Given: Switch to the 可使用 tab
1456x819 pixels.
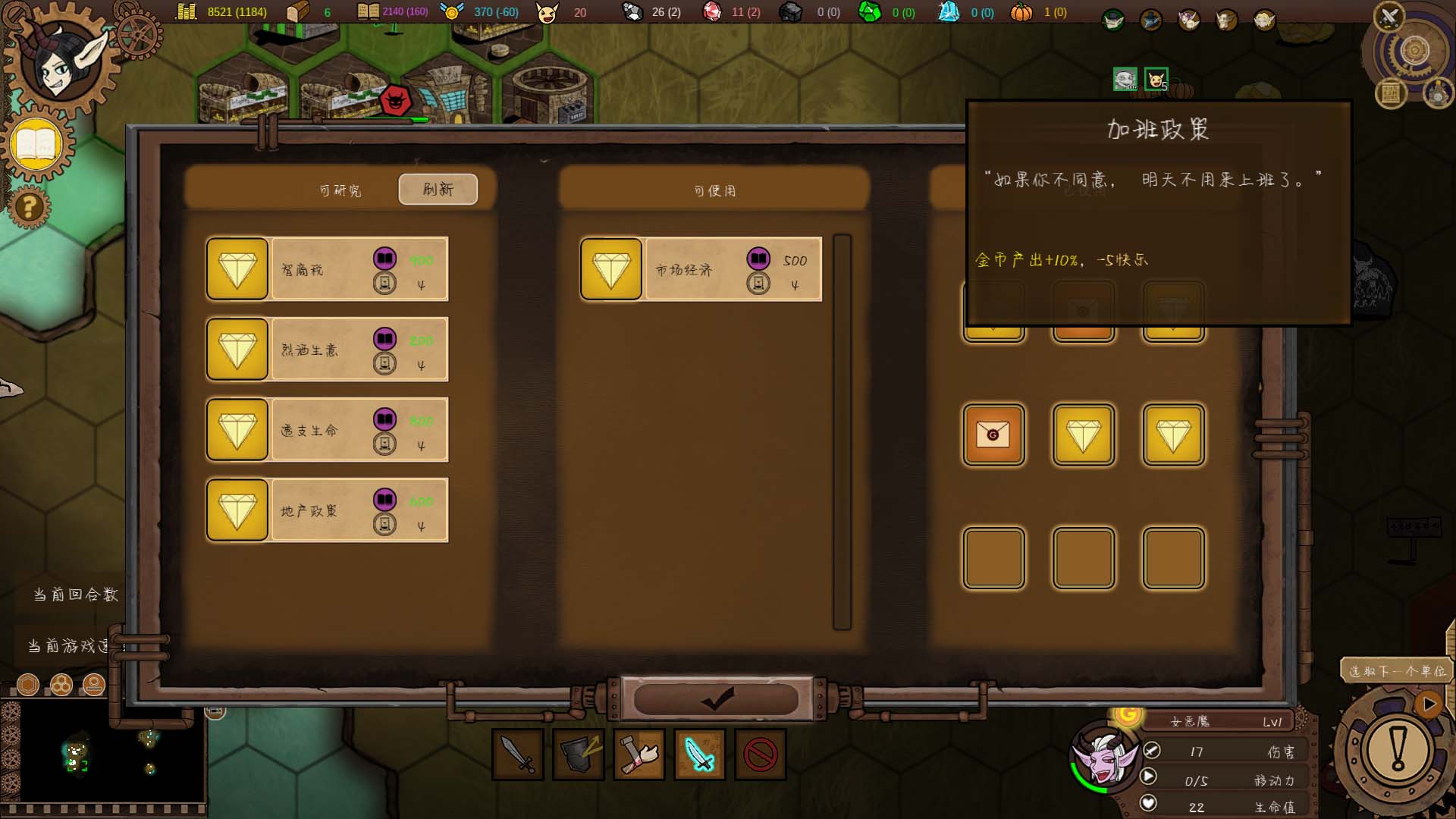Looking at the screenshot, I should click(713, 190).
